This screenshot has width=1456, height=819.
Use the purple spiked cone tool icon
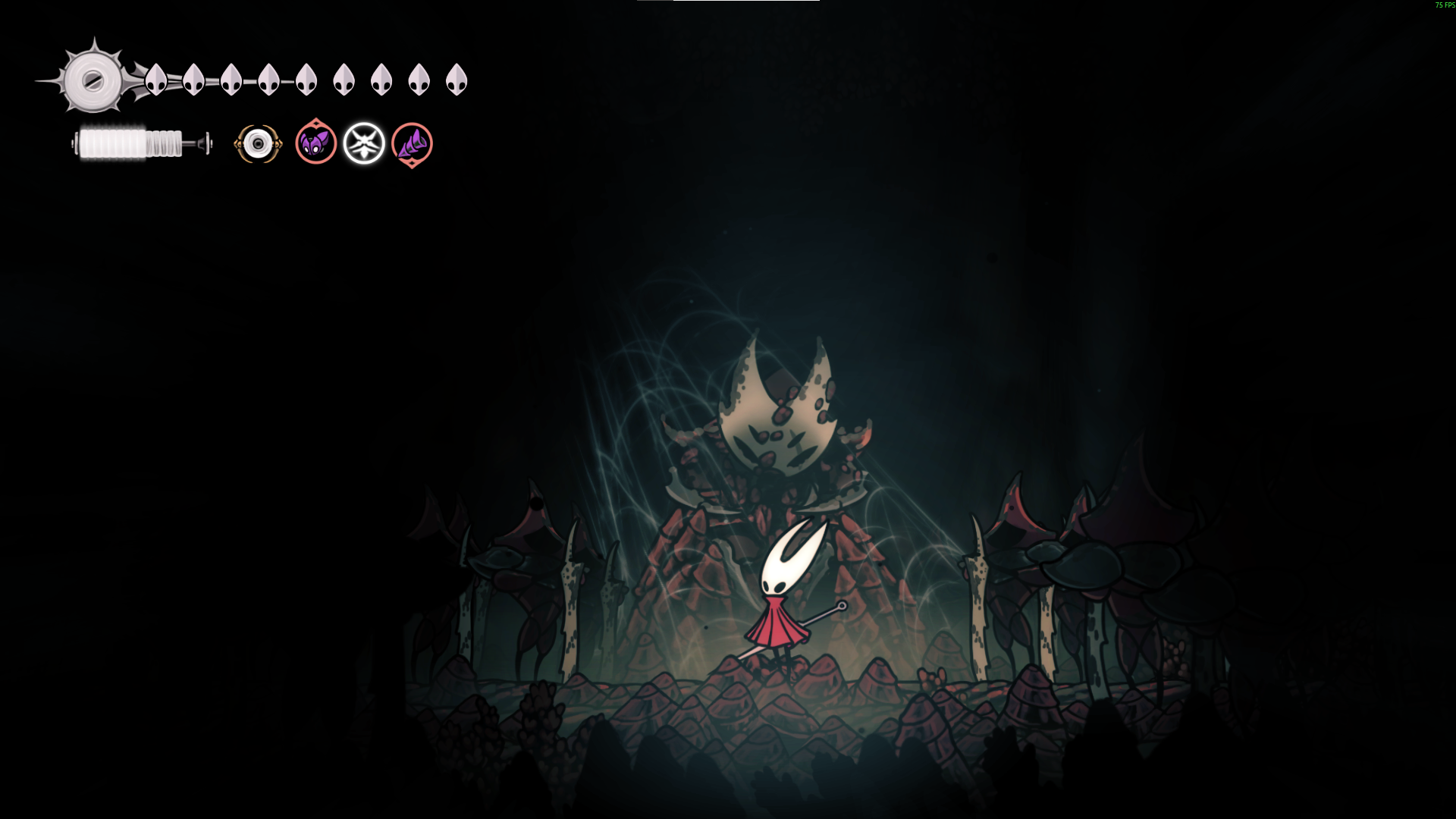tap(412, 143)
